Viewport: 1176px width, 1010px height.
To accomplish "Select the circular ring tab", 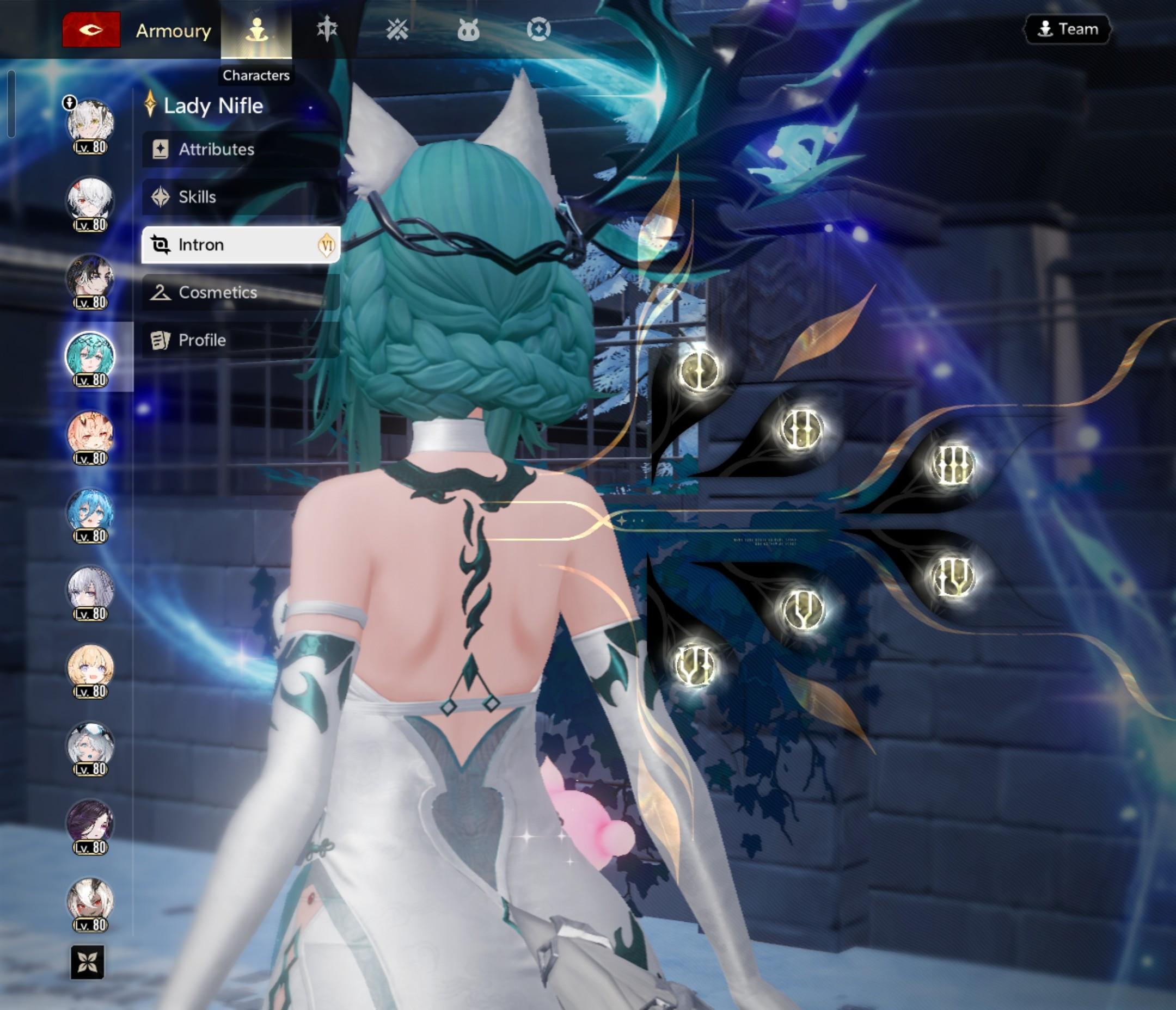I will point(538,29).
